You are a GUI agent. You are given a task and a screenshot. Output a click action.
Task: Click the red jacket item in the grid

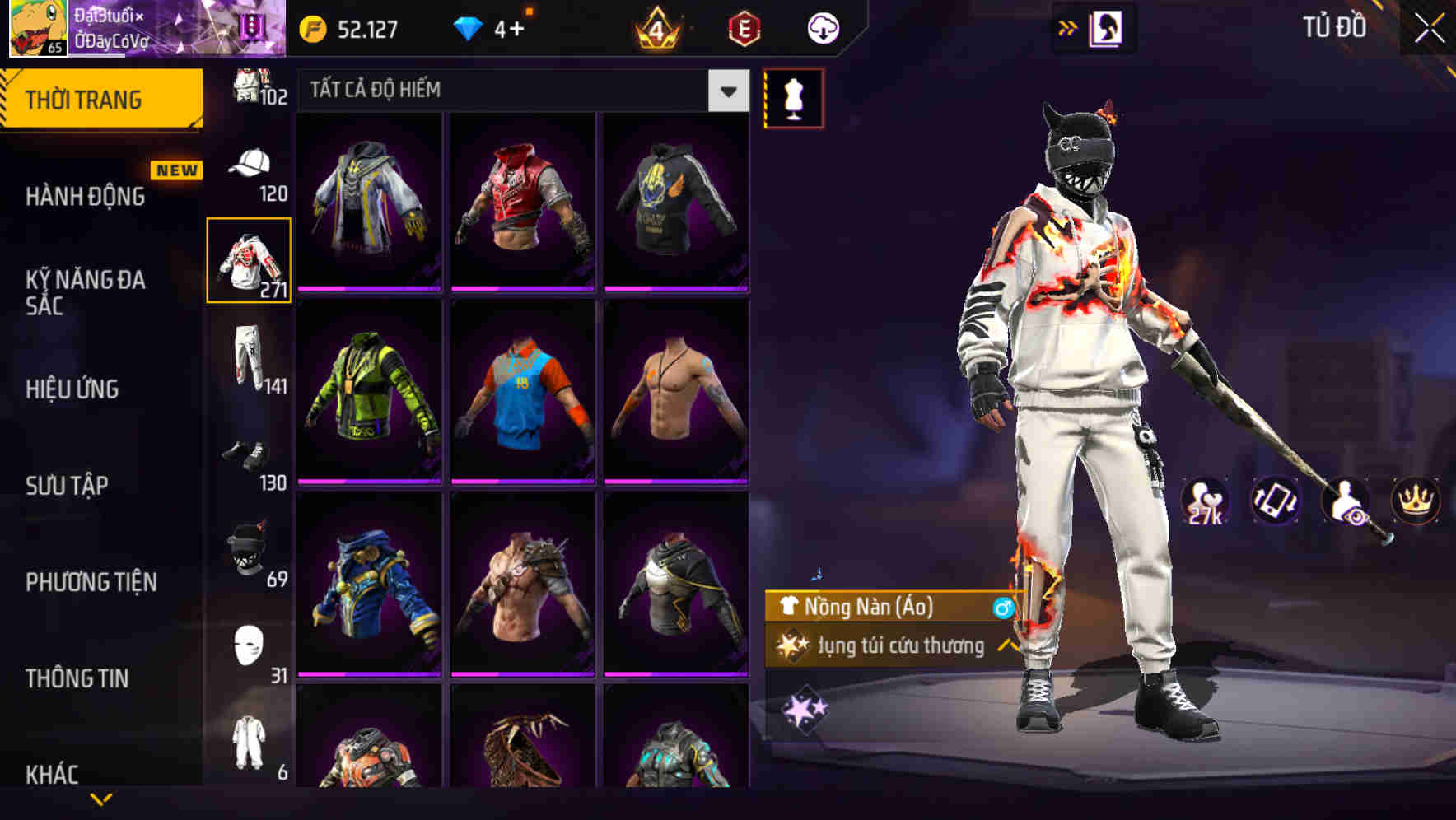pyautogui.click(x=522, y=203)
